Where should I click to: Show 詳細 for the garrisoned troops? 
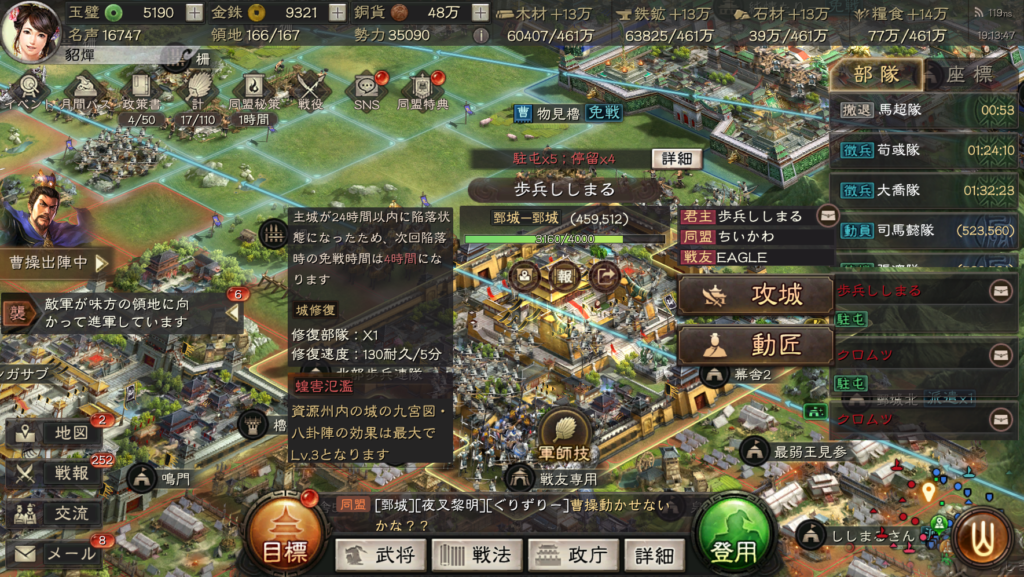point(676,159)
